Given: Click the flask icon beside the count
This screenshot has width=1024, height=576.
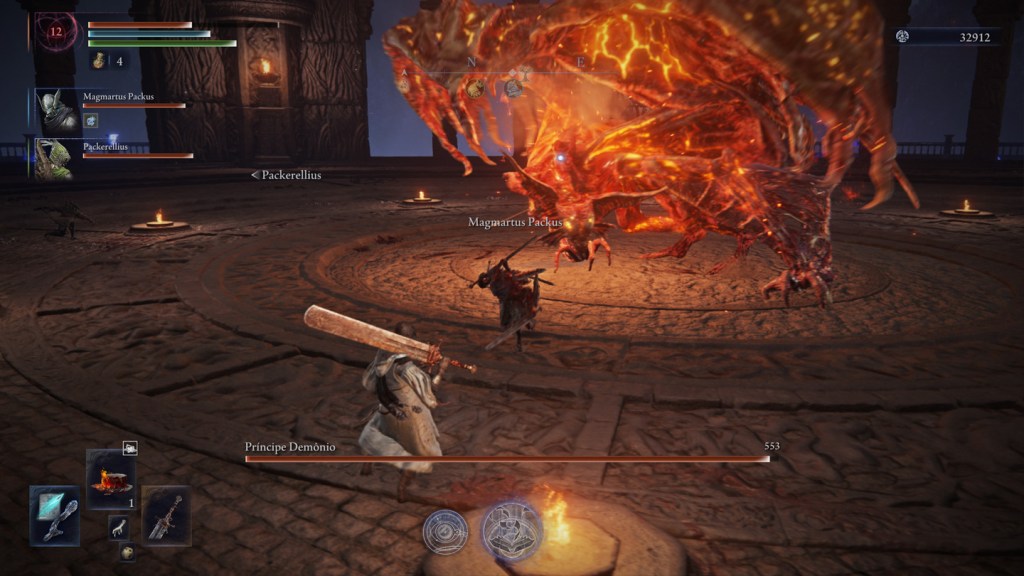Looking at the screenshot, I should click(x=99, y=61).
